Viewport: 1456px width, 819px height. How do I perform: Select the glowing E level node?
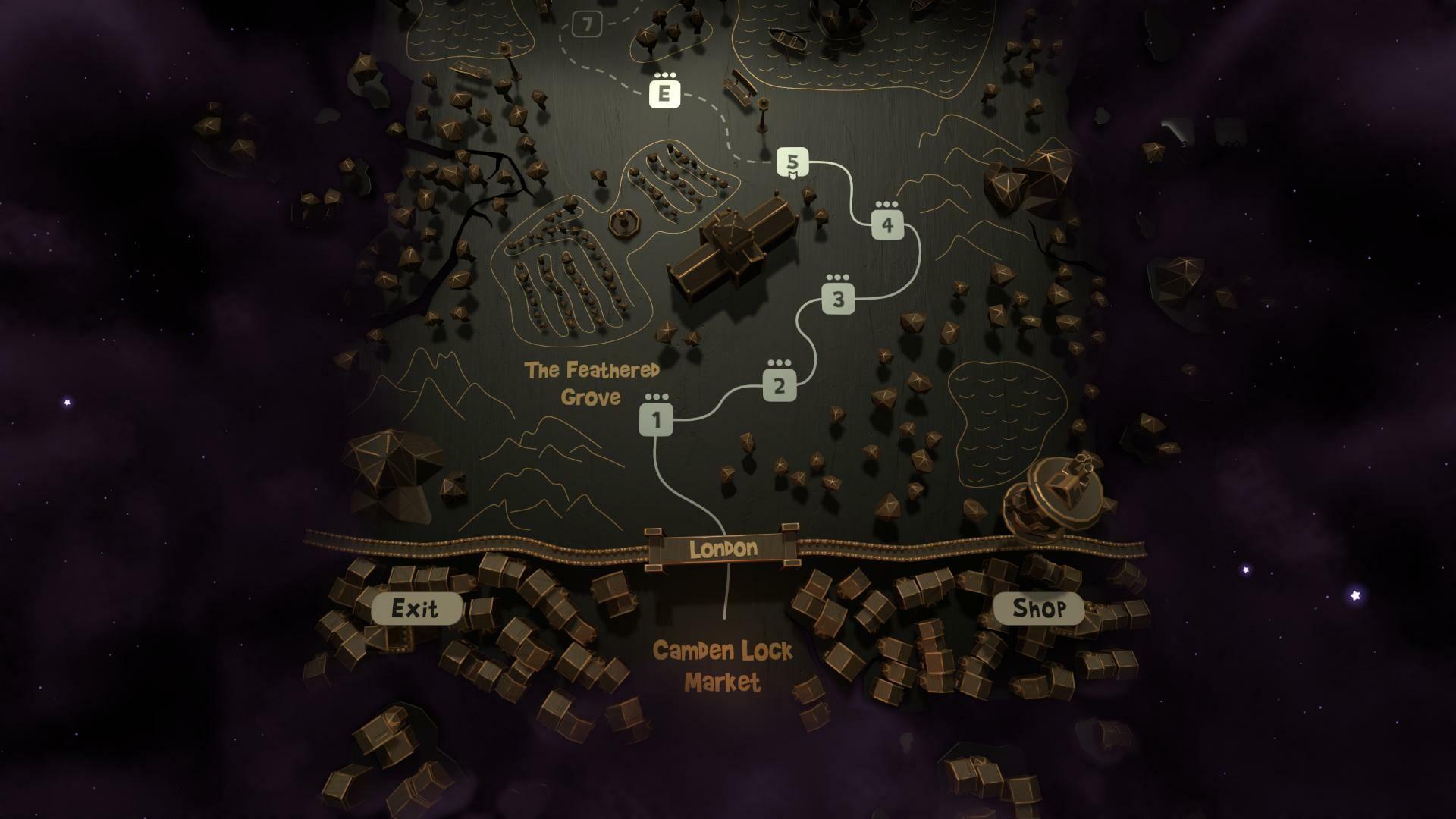664,95
